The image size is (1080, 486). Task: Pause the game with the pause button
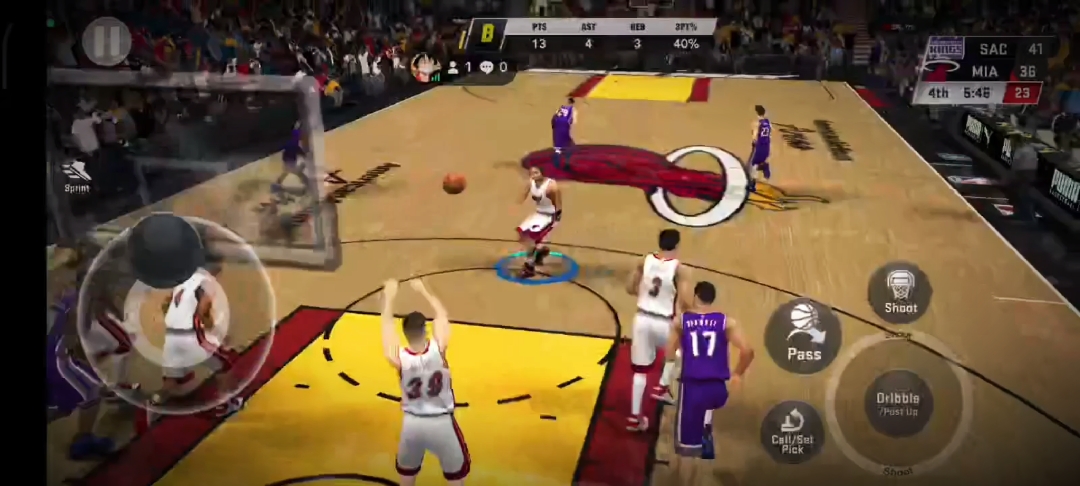pyautogui.click(x=106, y=41)
